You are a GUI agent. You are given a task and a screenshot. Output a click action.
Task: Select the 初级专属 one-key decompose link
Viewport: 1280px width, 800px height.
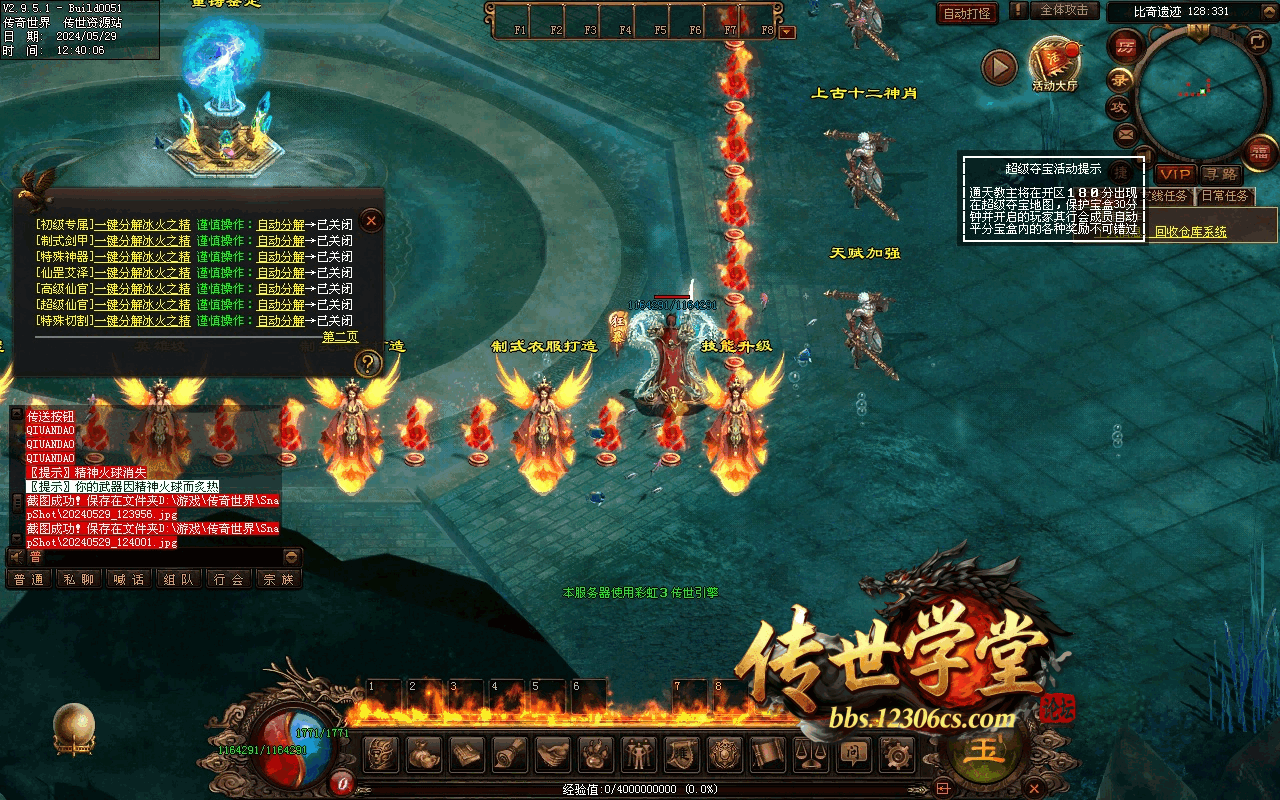[142, 225]
